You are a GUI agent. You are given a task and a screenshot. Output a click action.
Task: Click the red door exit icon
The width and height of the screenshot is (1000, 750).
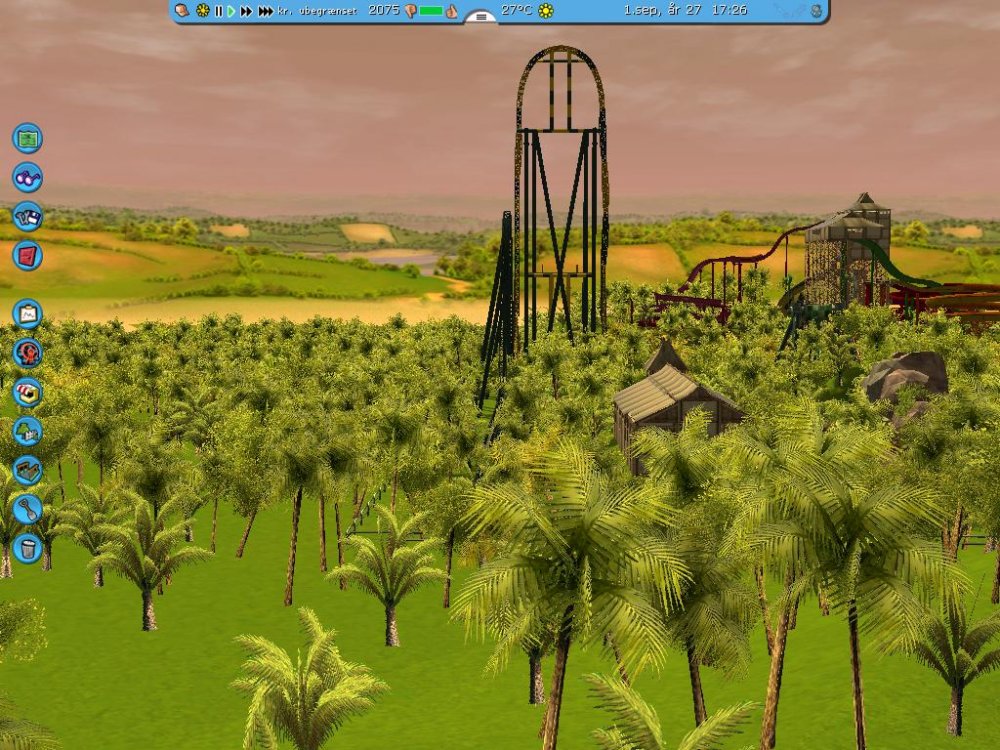coord(27,255)
